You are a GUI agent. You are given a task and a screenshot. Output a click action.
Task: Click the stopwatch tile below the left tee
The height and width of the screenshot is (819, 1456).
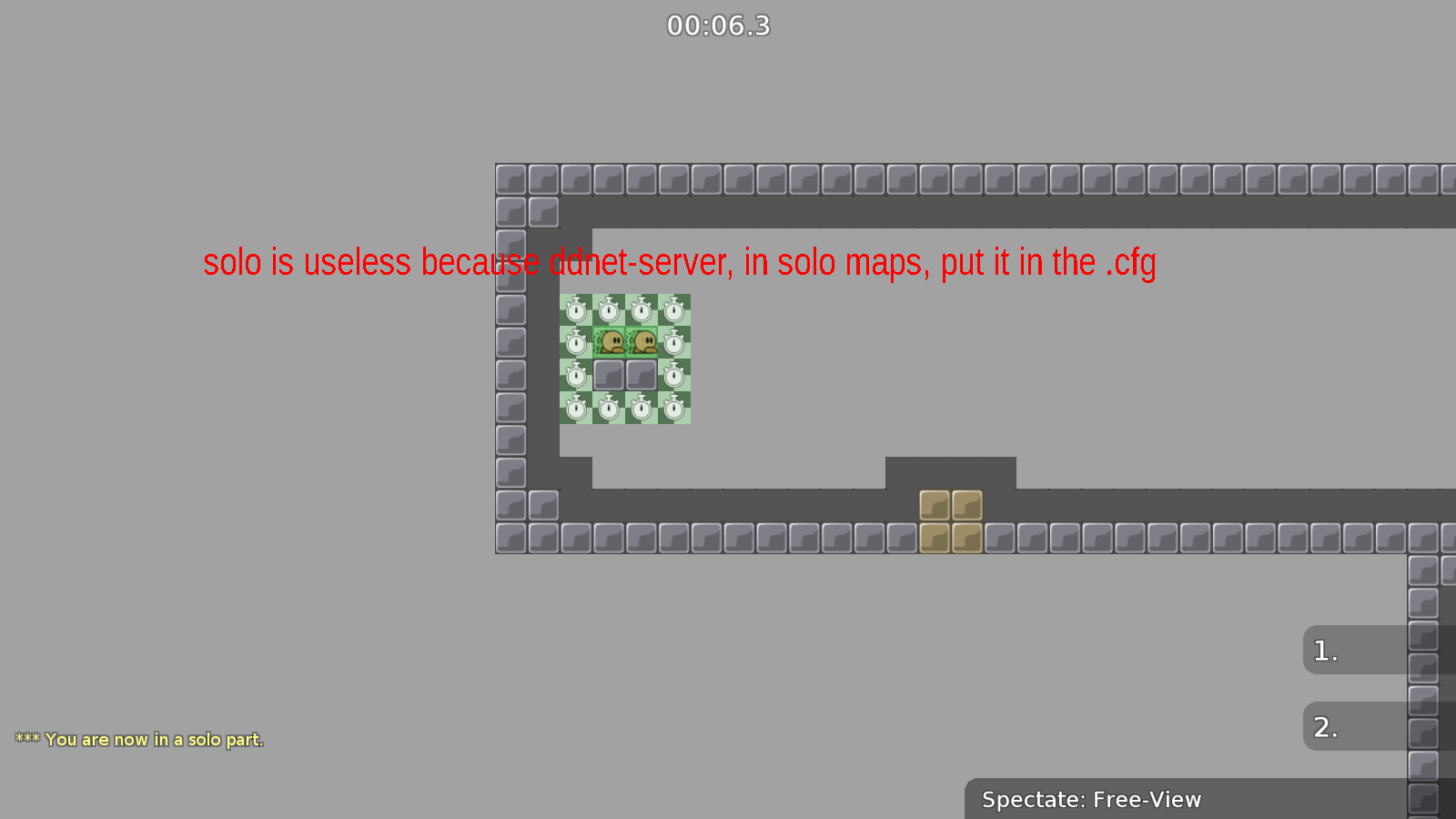[x=608, y=407]
